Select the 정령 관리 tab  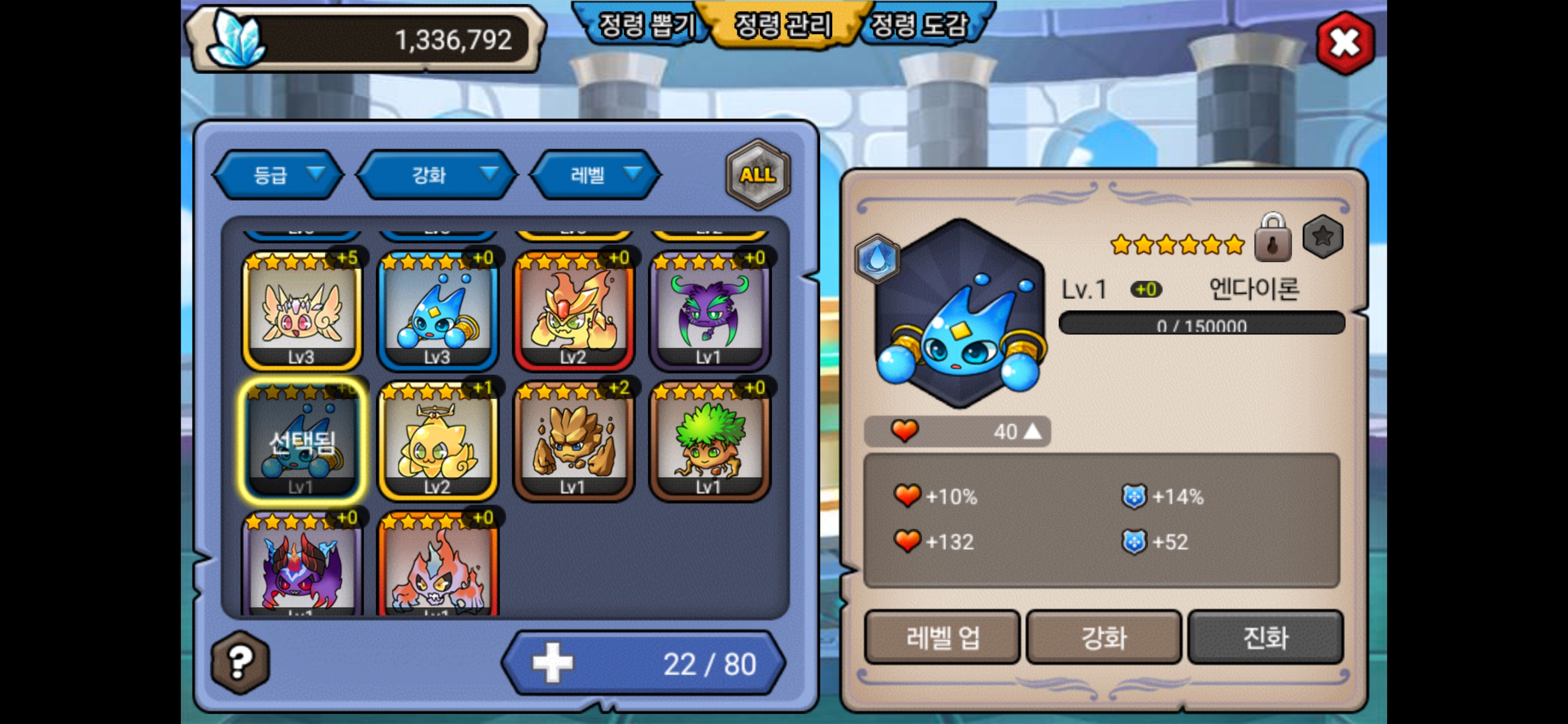pos(783,26)
